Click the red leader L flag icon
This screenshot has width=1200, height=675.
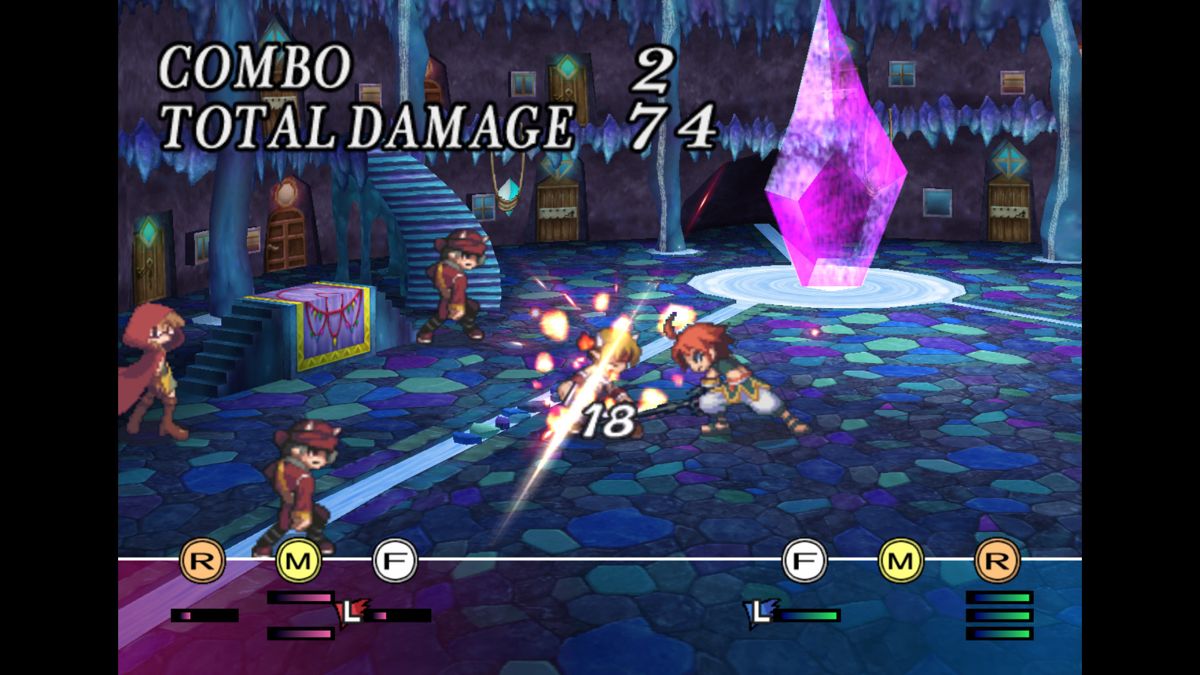(x=354, y=611)
